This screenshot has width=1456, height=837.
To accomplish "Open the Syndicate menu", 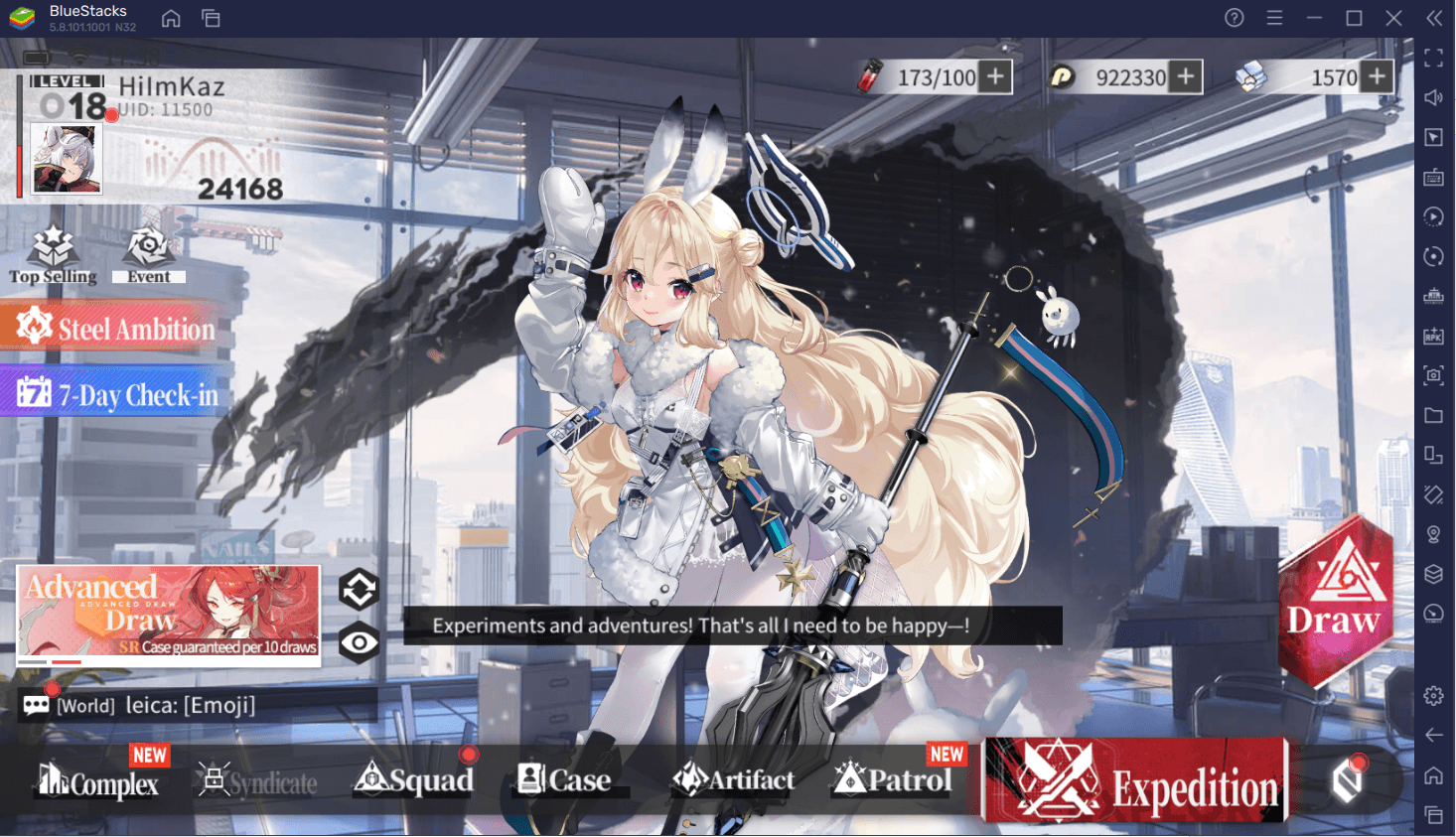I will coord(257,781).
